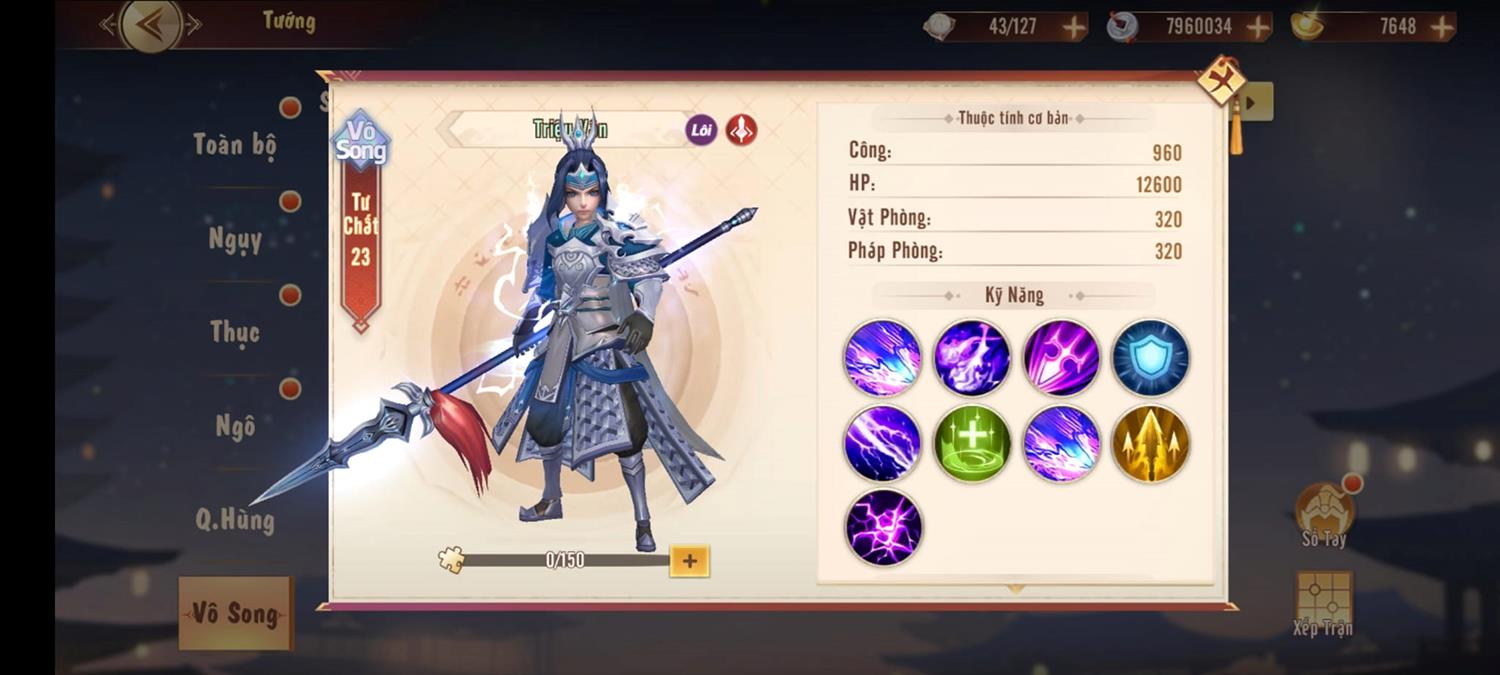Viewport: 1500px width, 675px height.
Task: Expand the arrow tab beside the close button
Action: coord(1256,101)
